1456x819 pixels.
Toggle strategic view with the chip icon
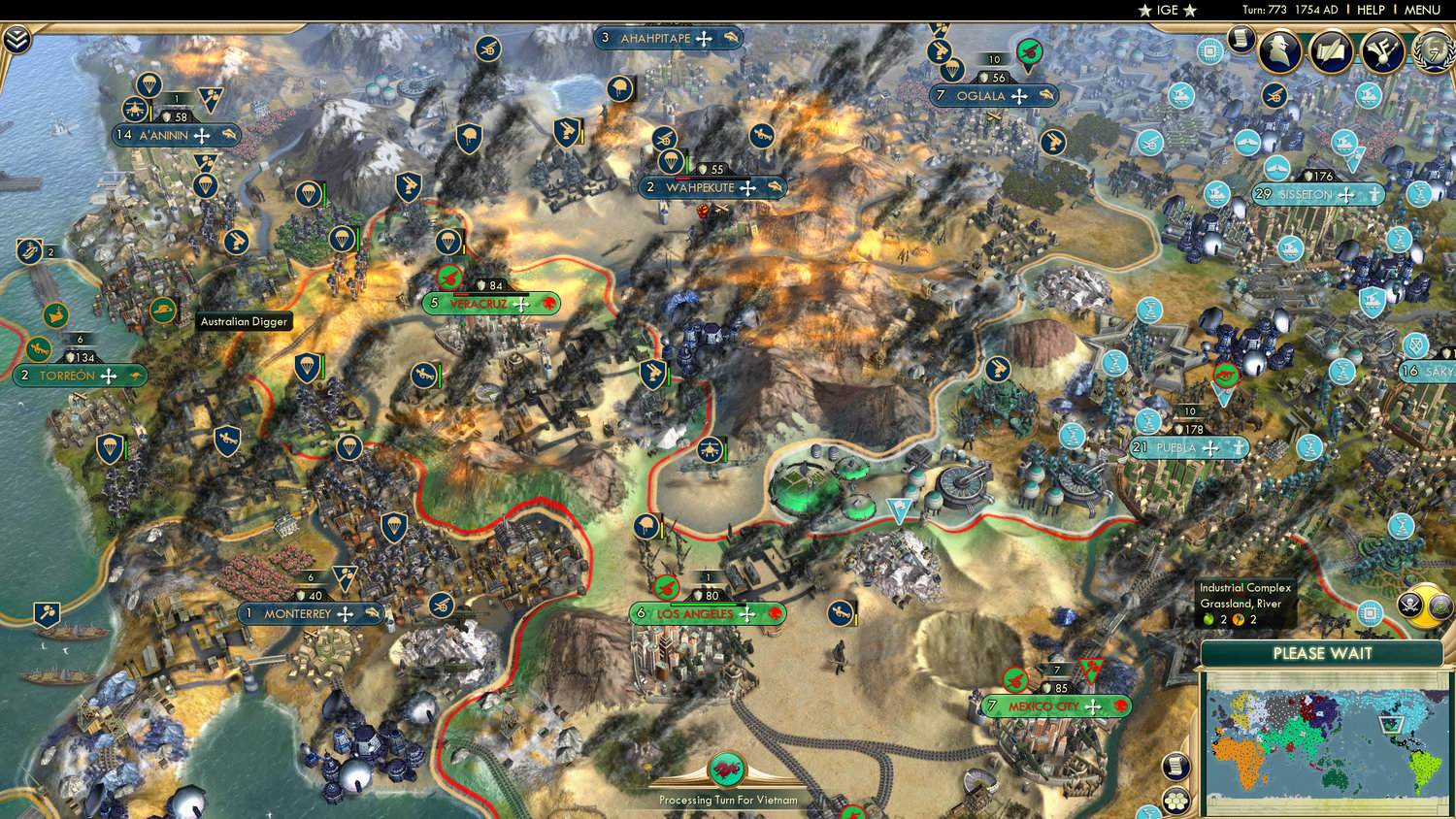(1371, 614)
